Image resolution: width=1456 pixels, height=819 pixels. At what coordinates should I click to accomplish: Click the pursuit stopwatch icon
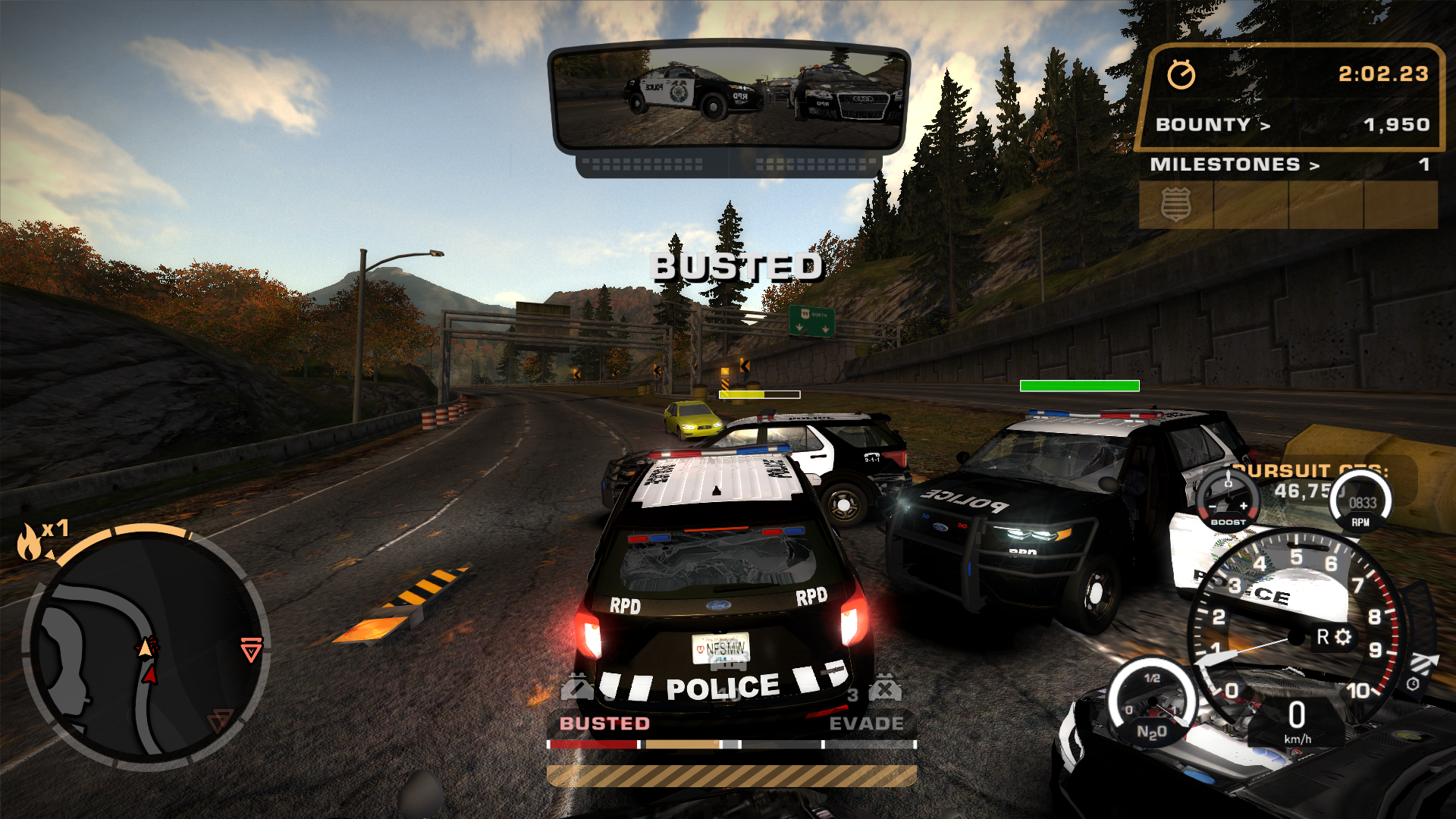[x=1181, y=74]
